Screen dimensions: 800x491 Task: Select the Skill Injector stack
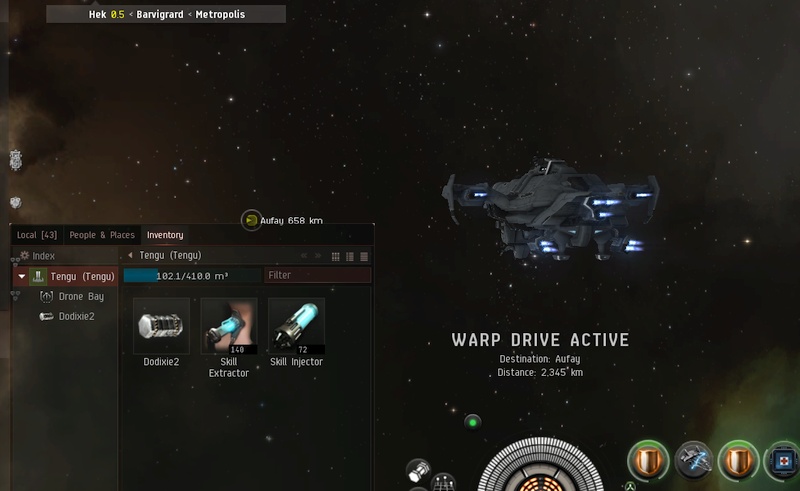click(x=296, y=326)
